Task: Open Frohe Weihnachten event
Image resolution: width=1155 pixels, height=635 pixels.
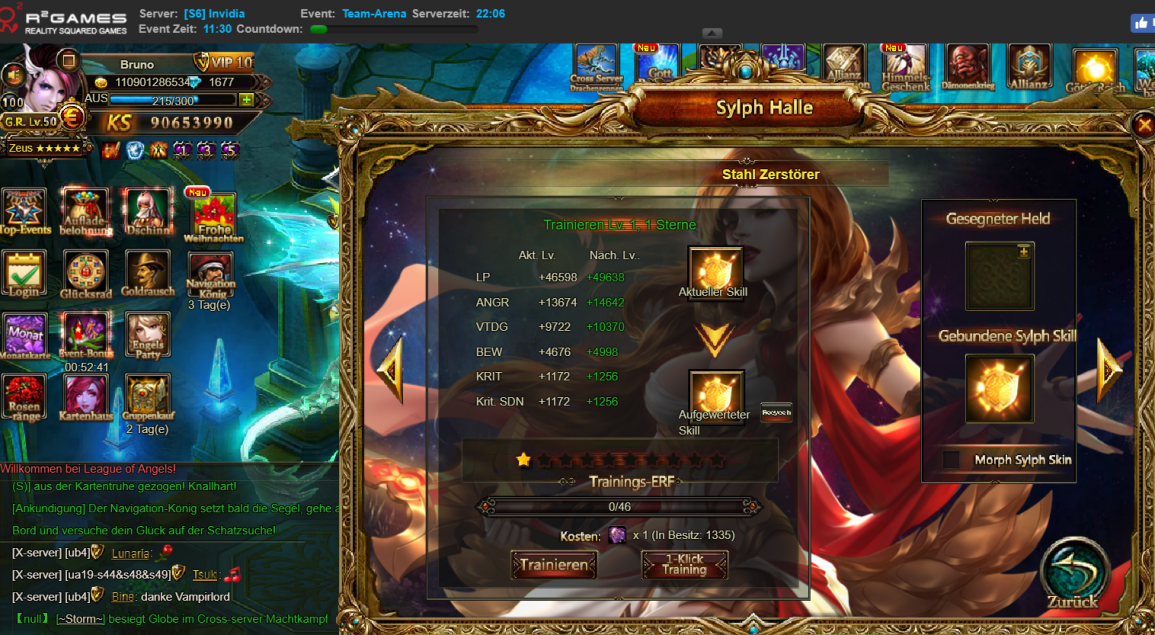Action: 213,215
